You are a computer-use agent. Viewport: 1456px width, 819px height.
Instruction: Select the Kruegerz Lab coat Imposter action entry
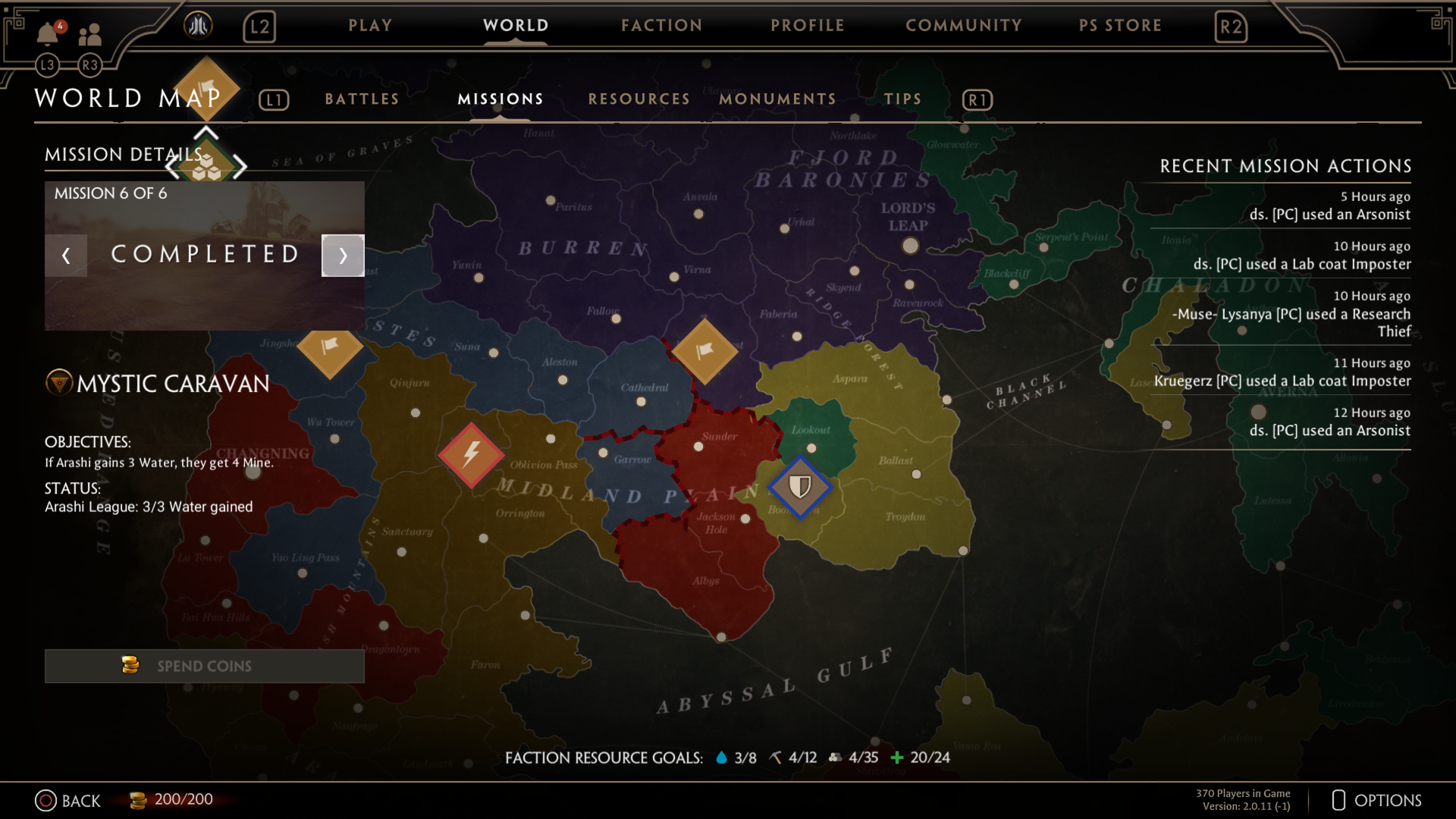tap(1280, 381)
